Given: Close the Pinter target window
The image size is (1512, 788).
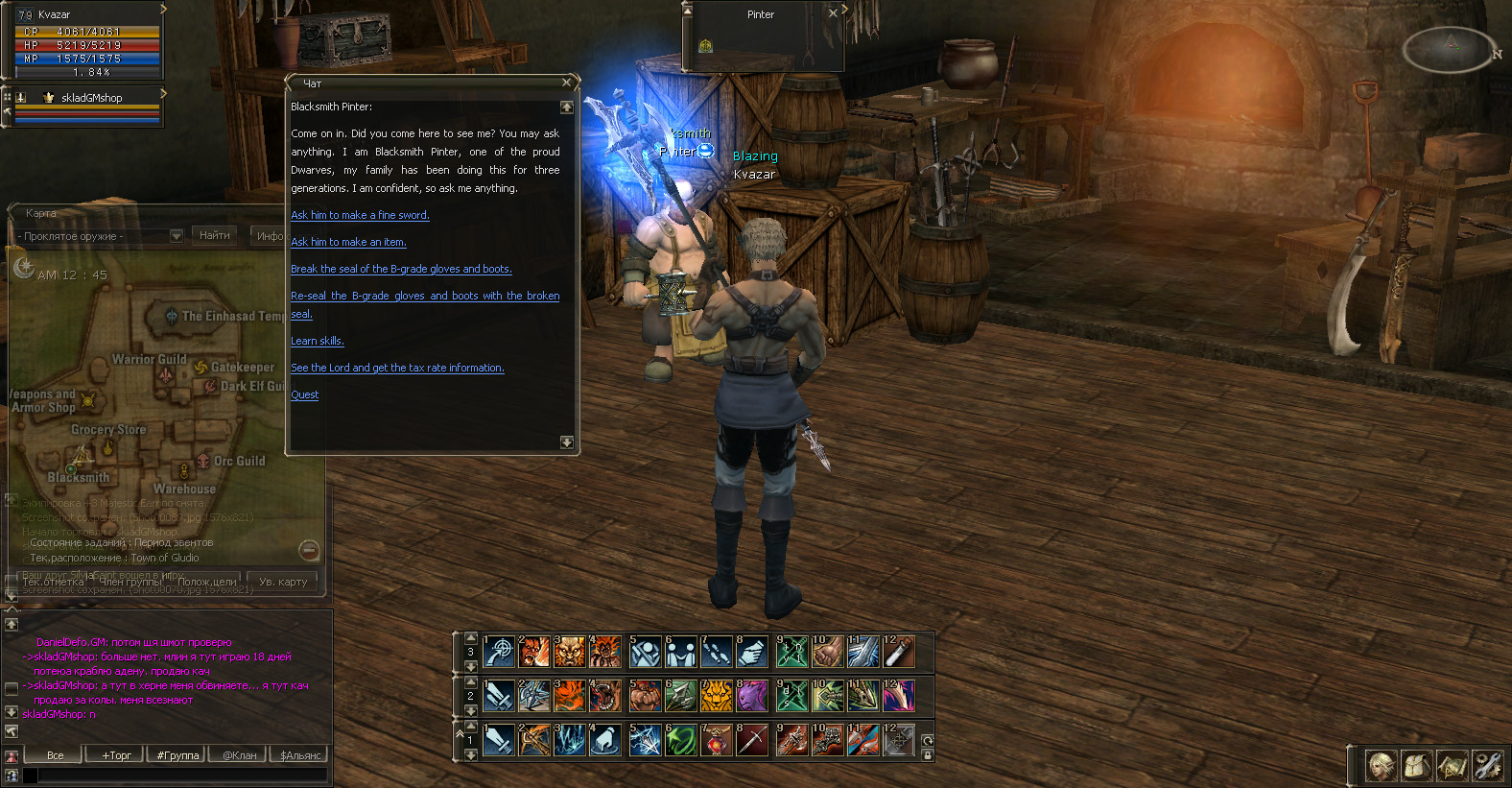Looking at the screenshot, I should pos(833,13).
